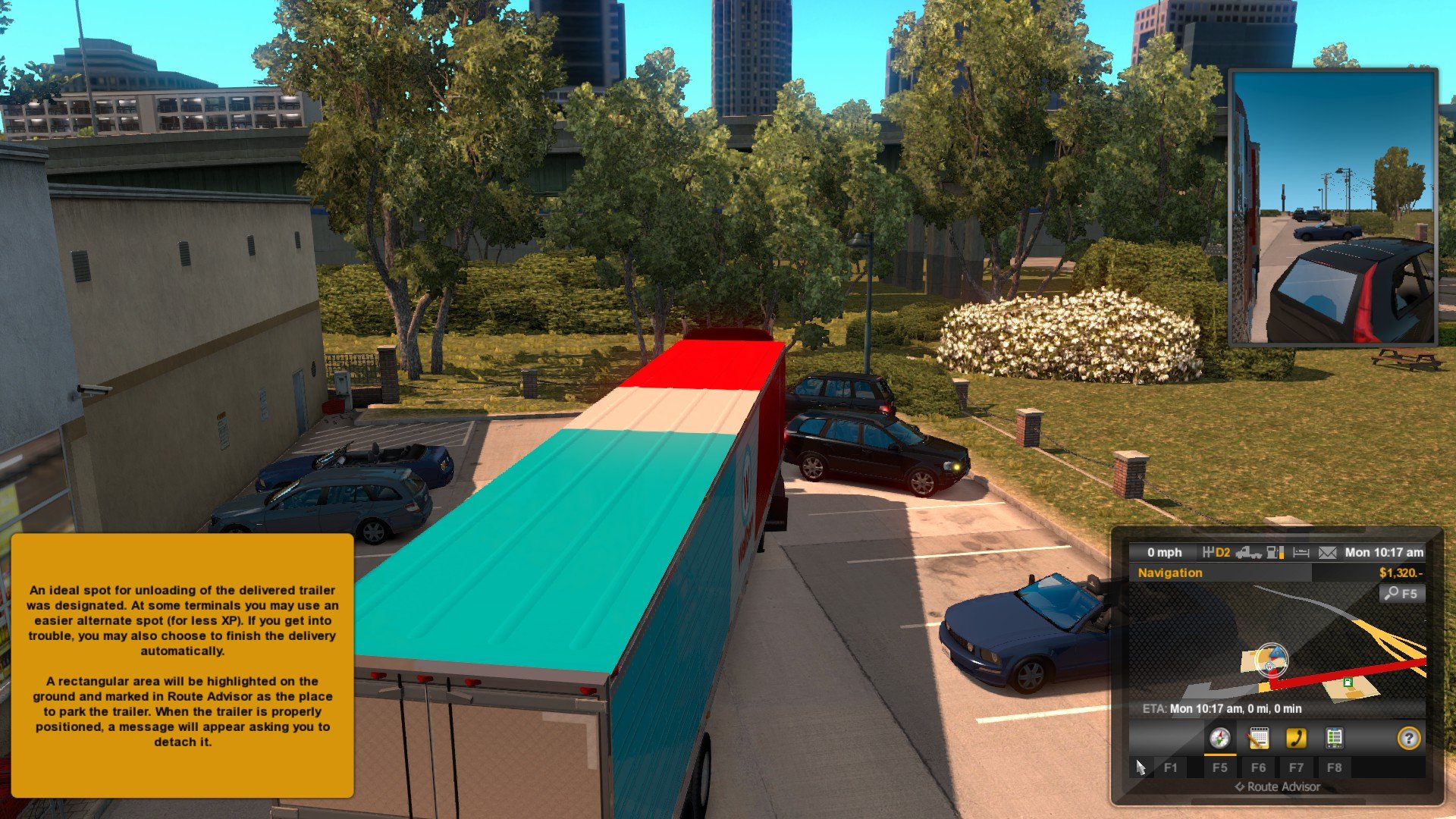The height and width of the screenshot is (819, 1456).
Task: Dismiss the orange unloading tutorial panel
Action: coord(182,665)
